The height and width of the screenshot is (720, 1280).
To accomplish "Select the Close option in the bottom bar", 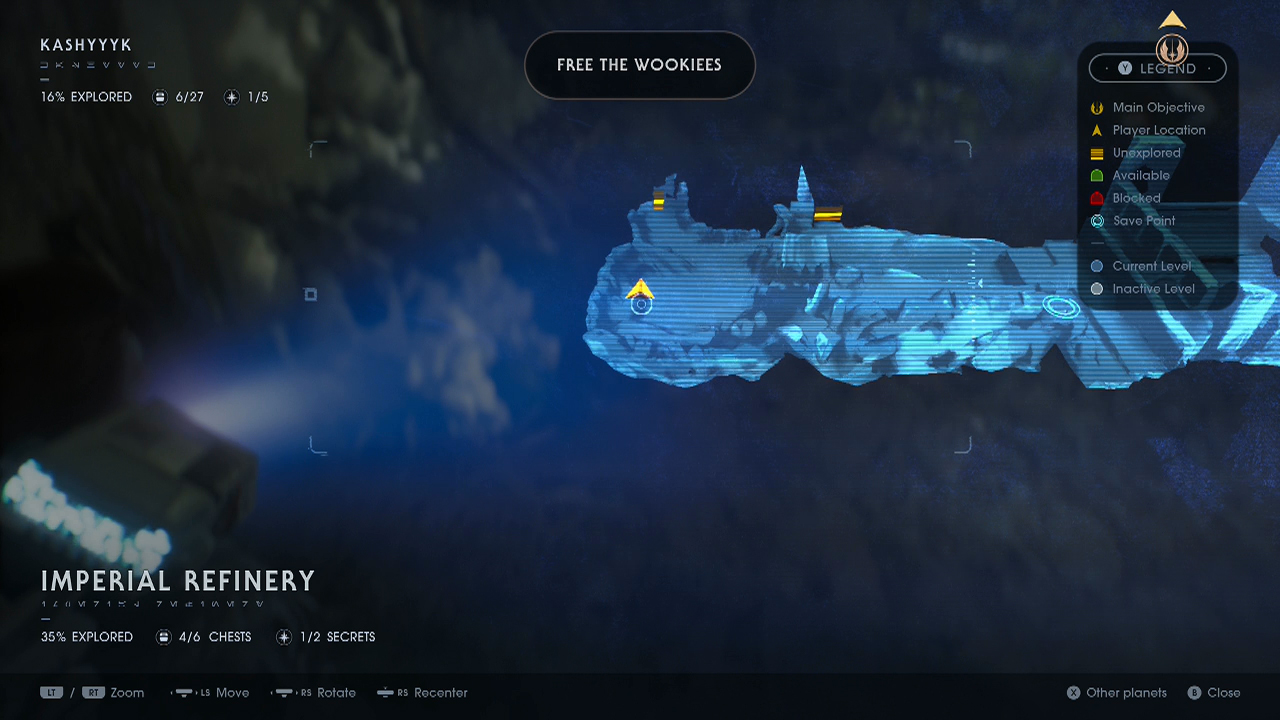I will pyautogui.click(x=1214, y=692).
